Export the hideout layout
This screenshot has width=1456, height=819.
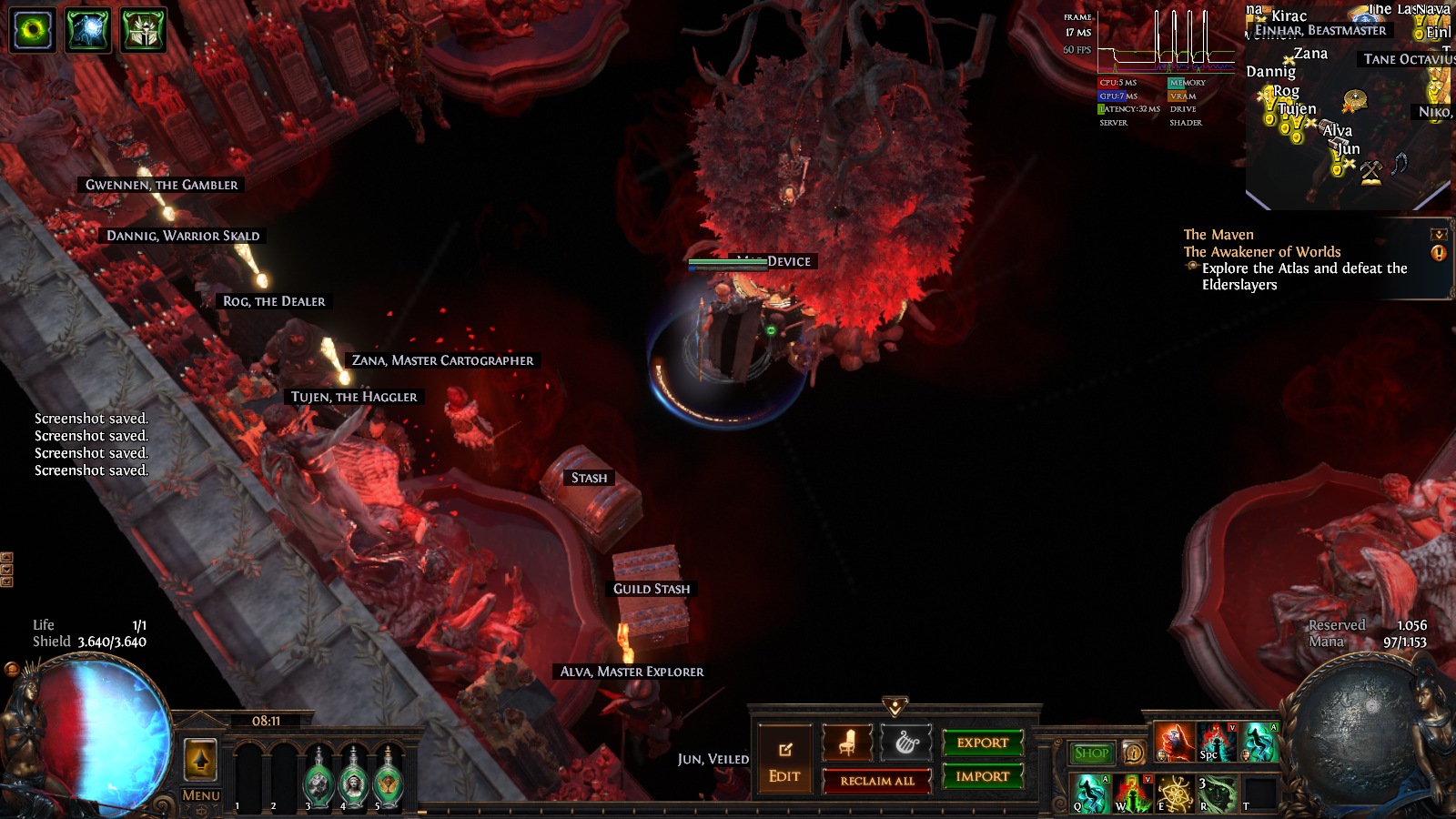983,743
